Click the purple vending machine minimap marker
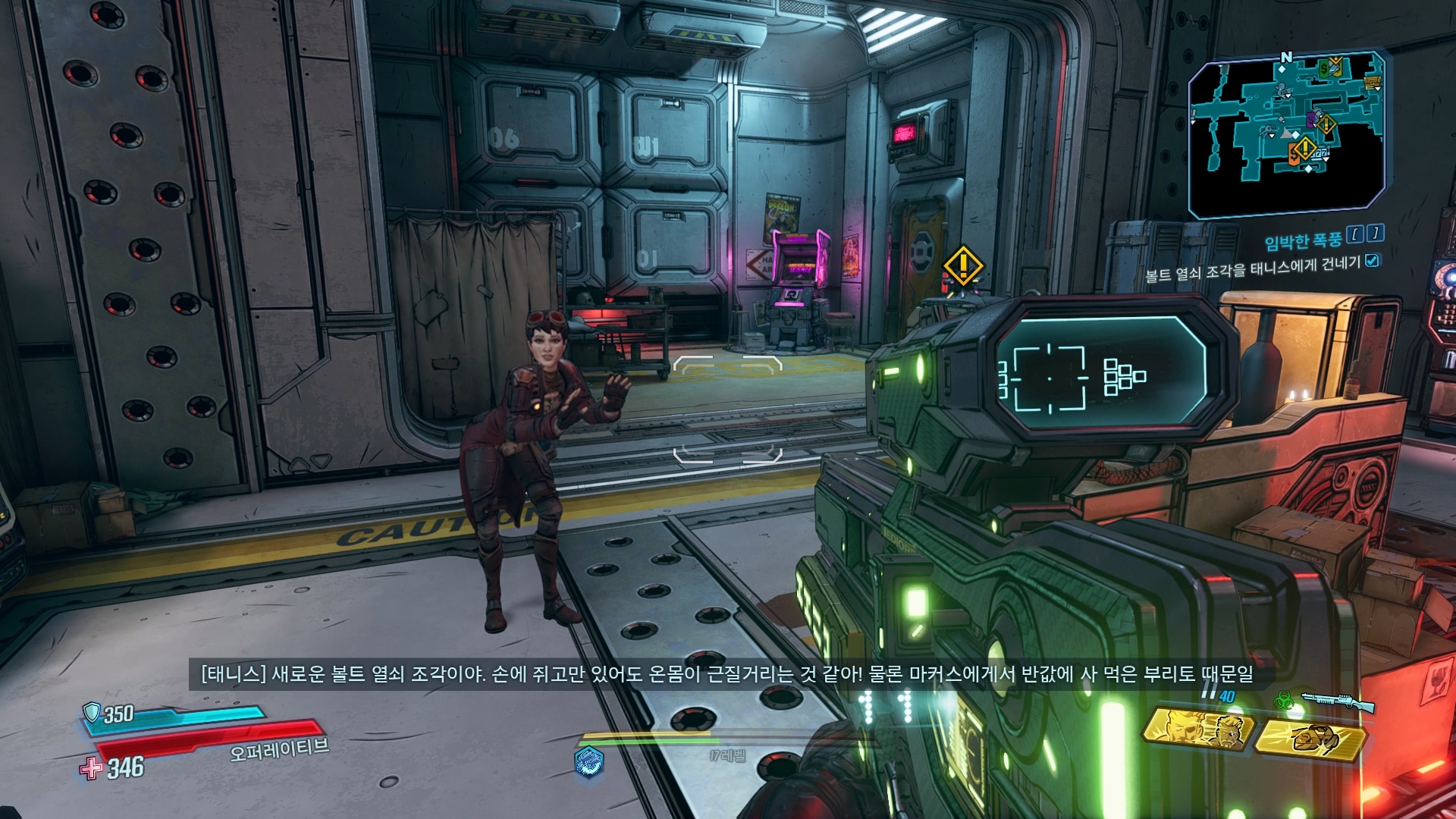The width and height of the screenshot is (1456, 819). point(1312,119)
